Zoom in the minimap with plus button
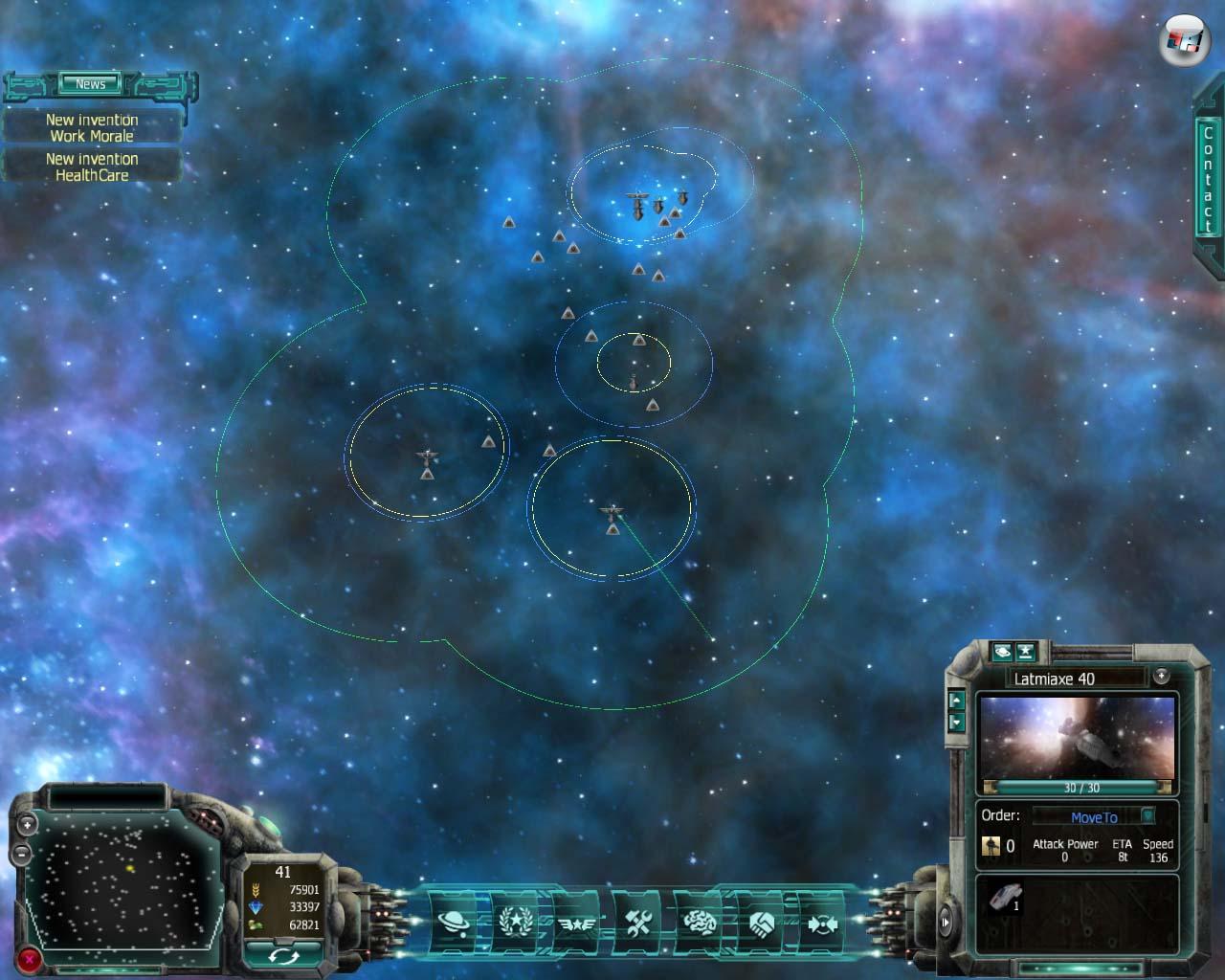This screenshot has width=1225, height=980. [x=27, y=823]
